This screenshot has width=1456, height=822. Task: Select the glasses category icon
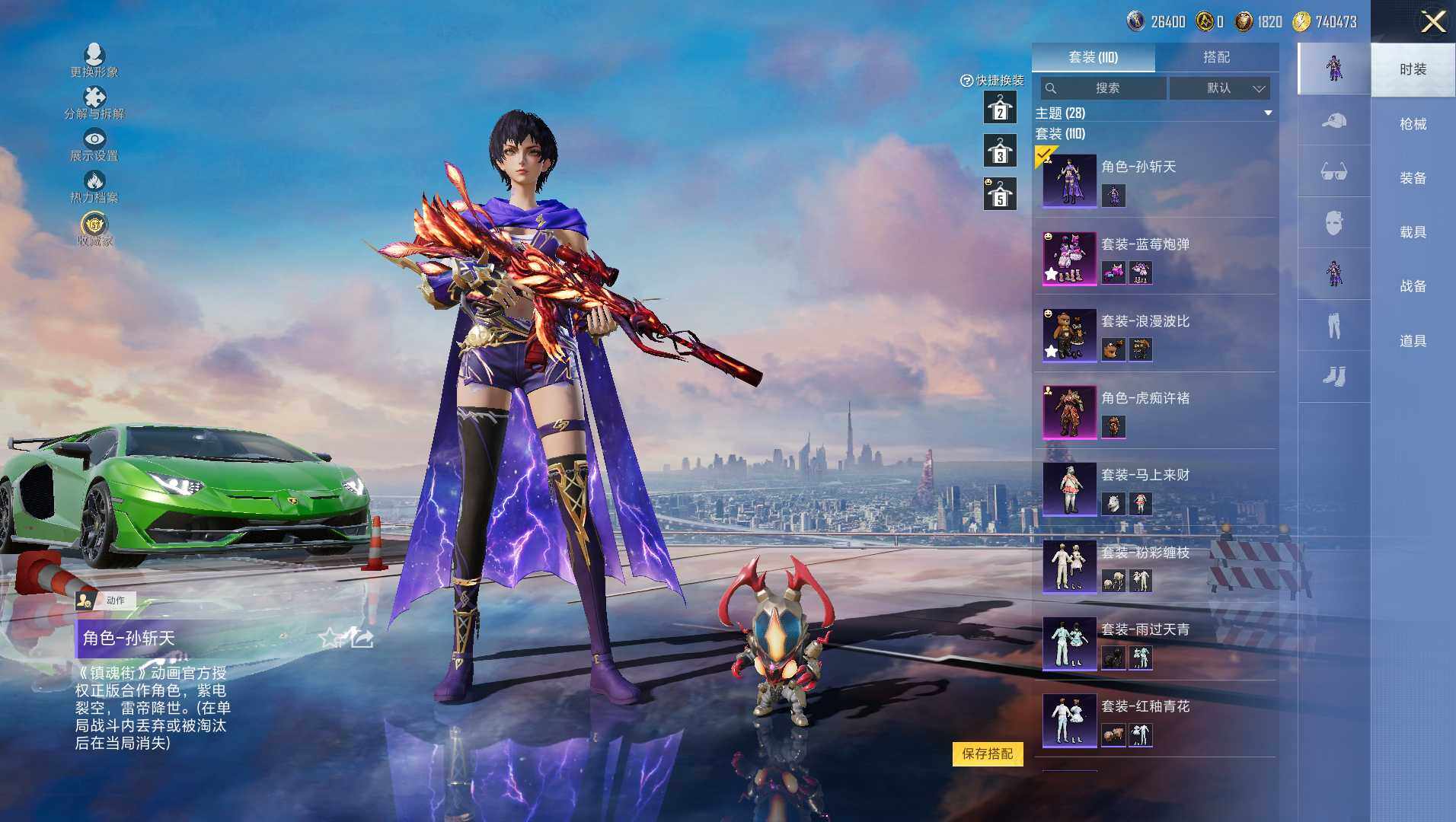(x=1333, y=172)
